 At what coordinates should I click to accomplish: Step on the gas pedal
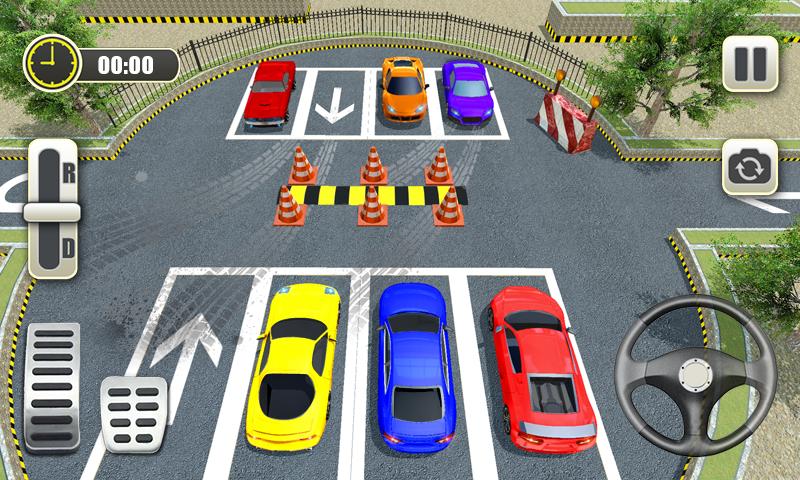(52, 386)
